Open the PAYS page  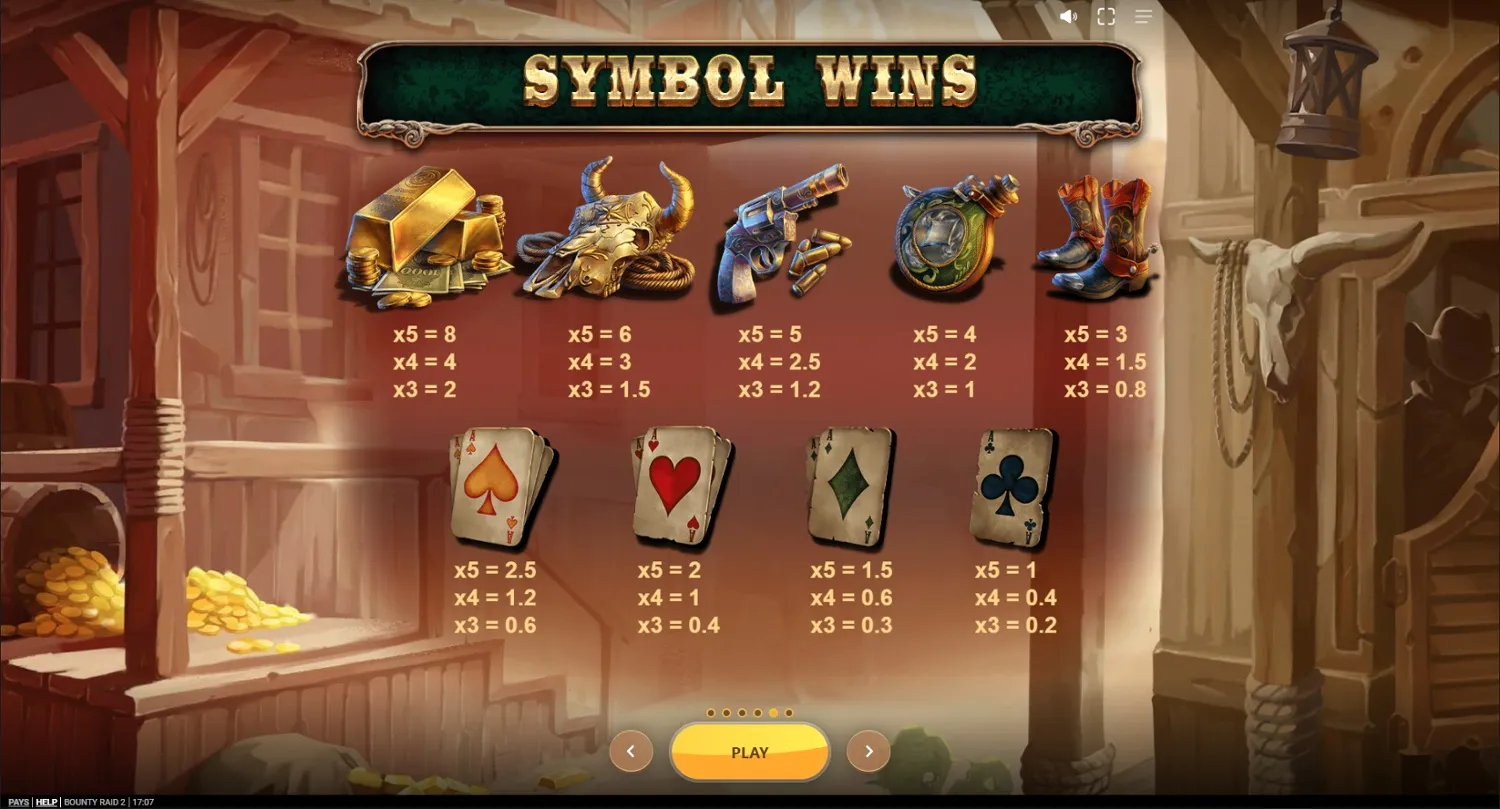point(19,801)
